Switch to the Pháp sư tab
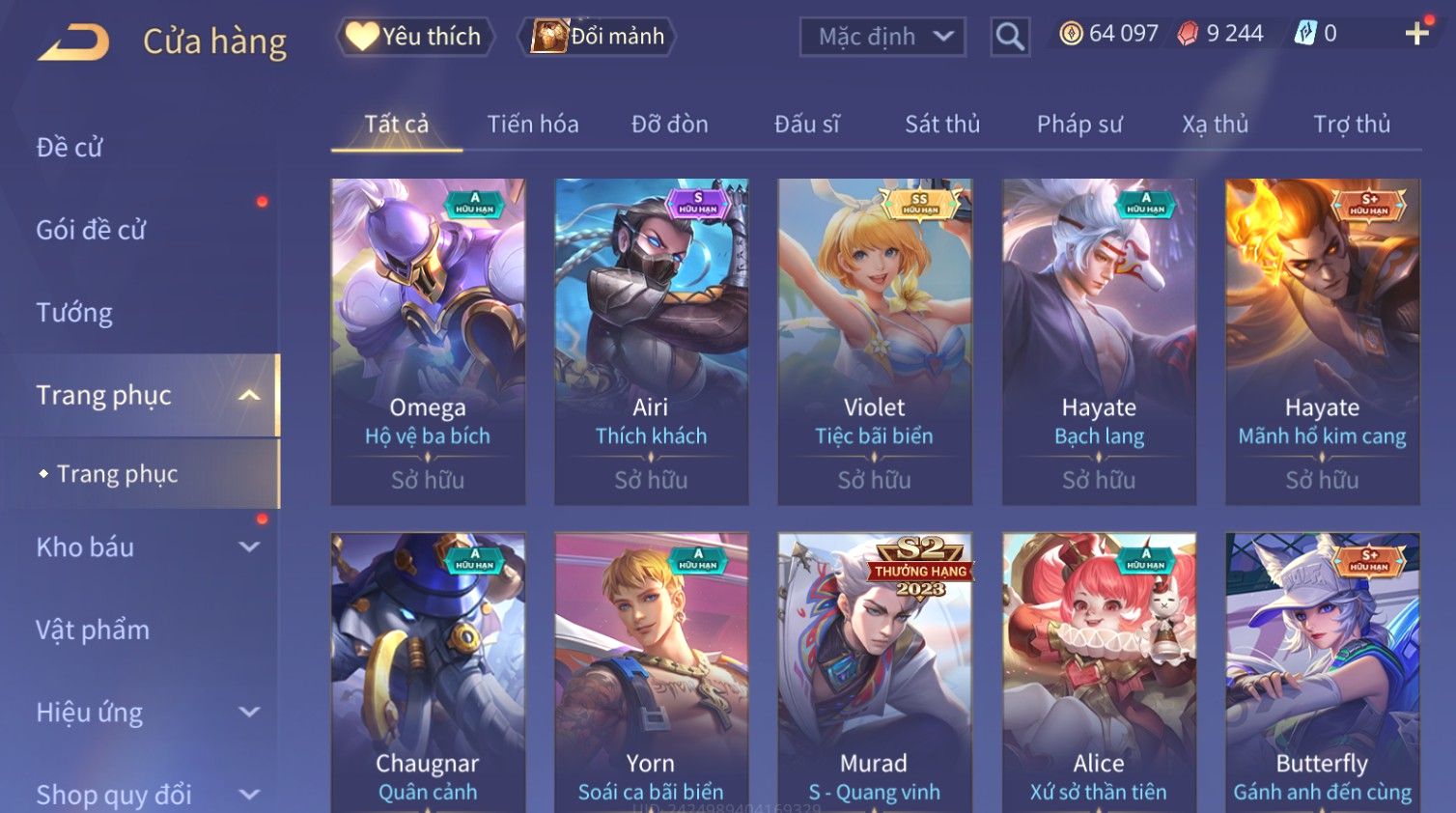This screenshot has width=1456, height=813. [x=1079, y=125]
